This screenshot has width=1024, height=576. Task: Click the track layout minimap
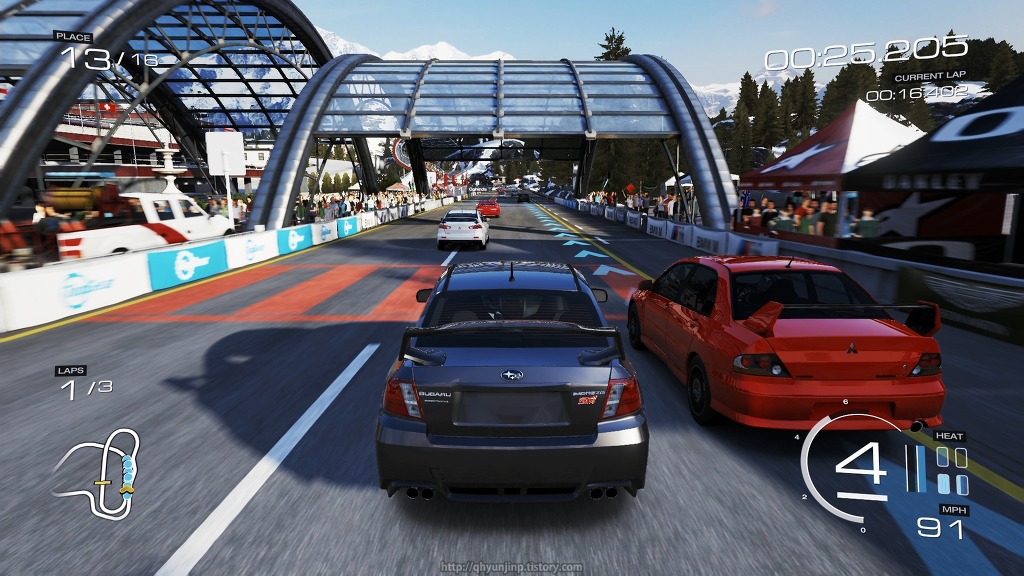tap(97, 471)
